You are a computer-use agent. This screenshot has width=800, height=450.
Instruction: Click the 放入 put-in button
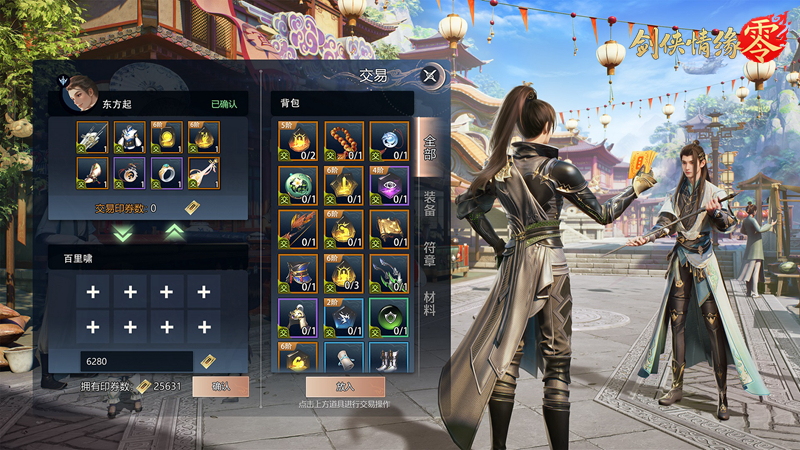(x=345, y=386)
